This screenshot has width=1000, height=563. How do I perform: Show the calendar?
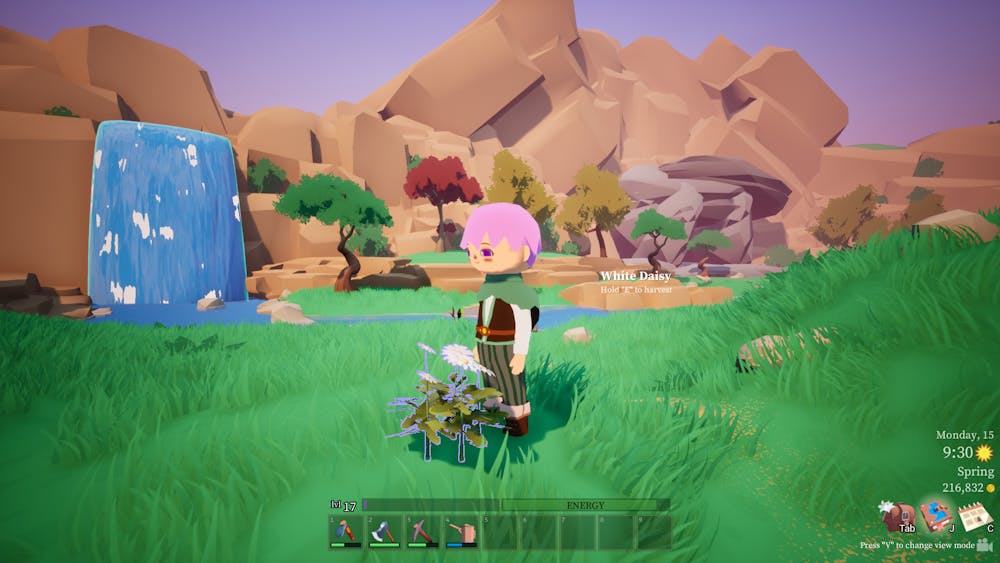(x=974, y=517)
